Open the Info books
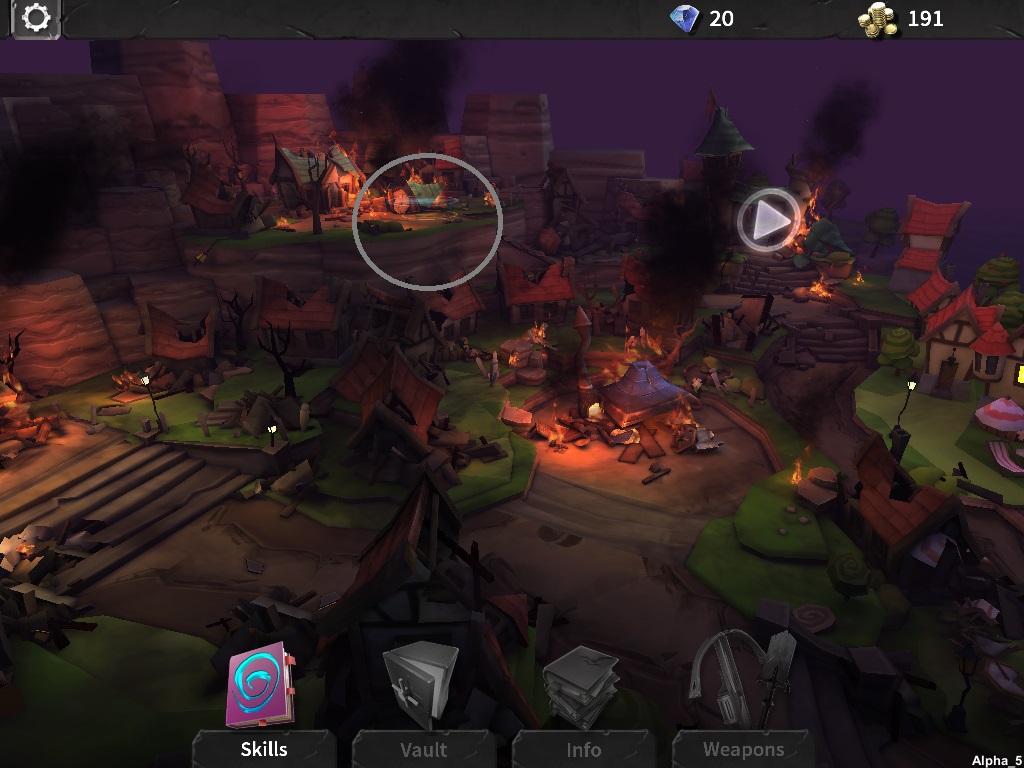 coord(581,688)
